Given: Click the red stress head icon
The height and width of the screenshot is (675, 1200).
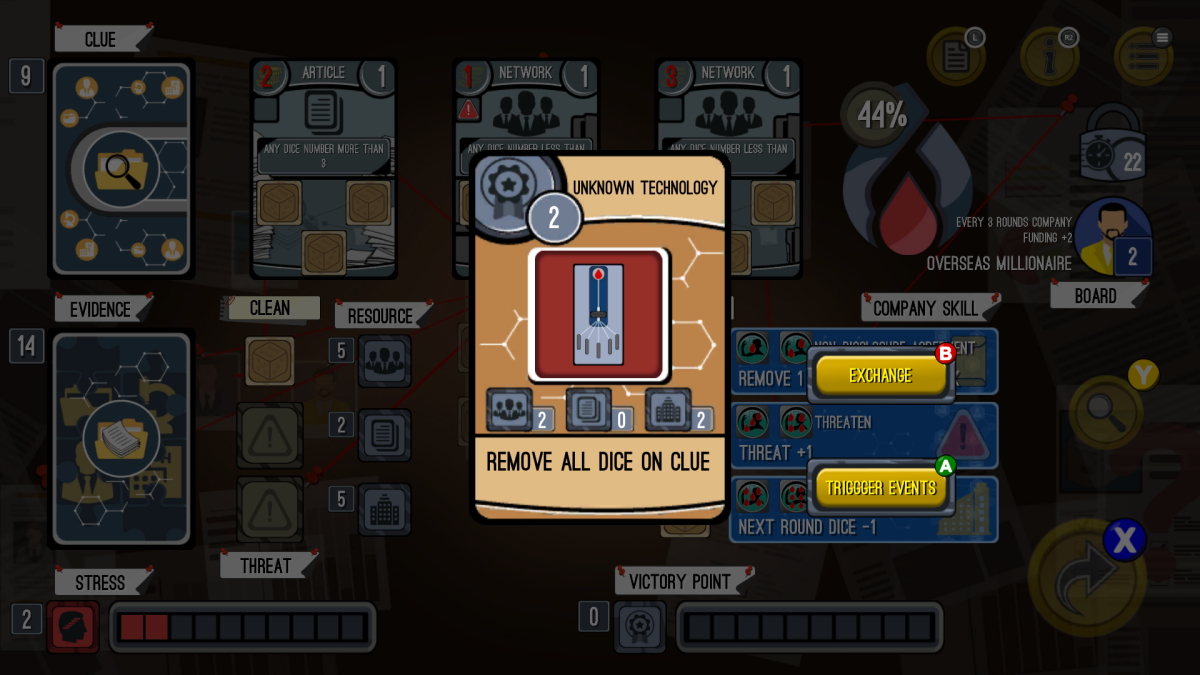Looking at the screenshot, I should coord(73,627).
